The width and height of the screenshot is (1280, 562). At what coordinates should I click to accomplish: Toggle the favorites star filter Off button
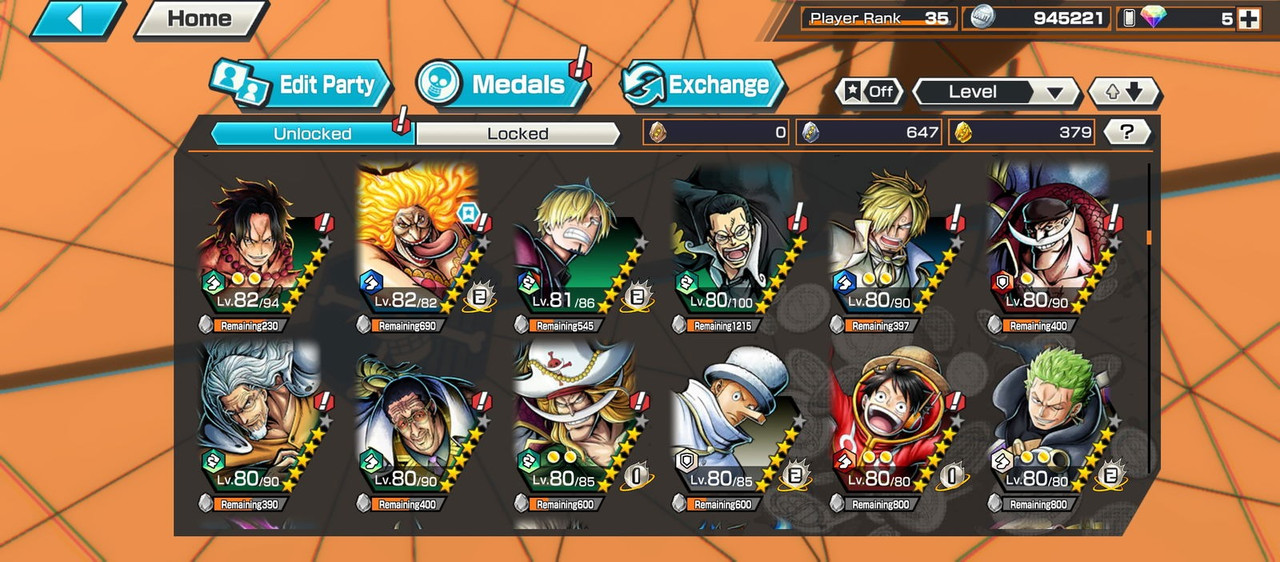(x=868, y=92)
